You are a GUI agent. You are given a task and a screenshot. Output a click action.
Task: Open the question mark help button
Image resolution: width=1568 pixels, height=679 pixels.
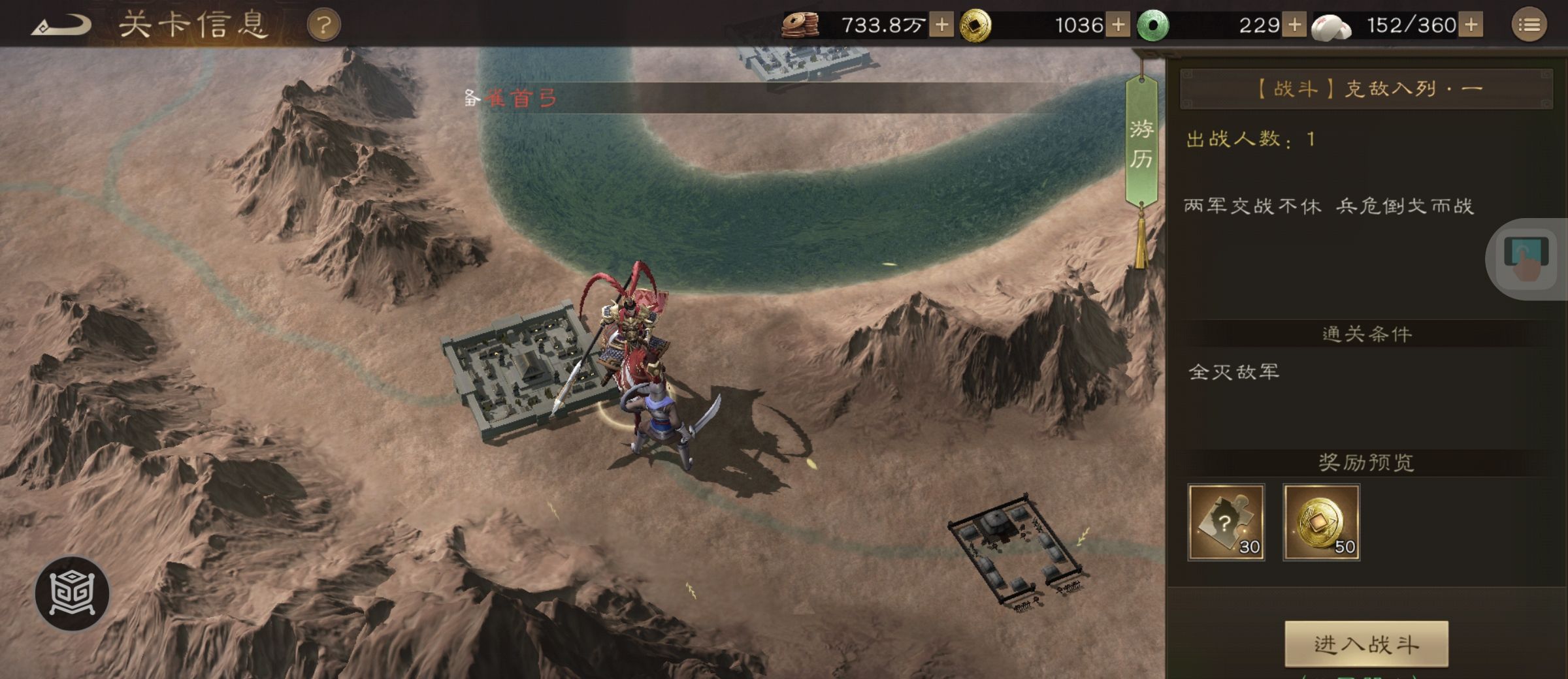(x=323, y=26)
